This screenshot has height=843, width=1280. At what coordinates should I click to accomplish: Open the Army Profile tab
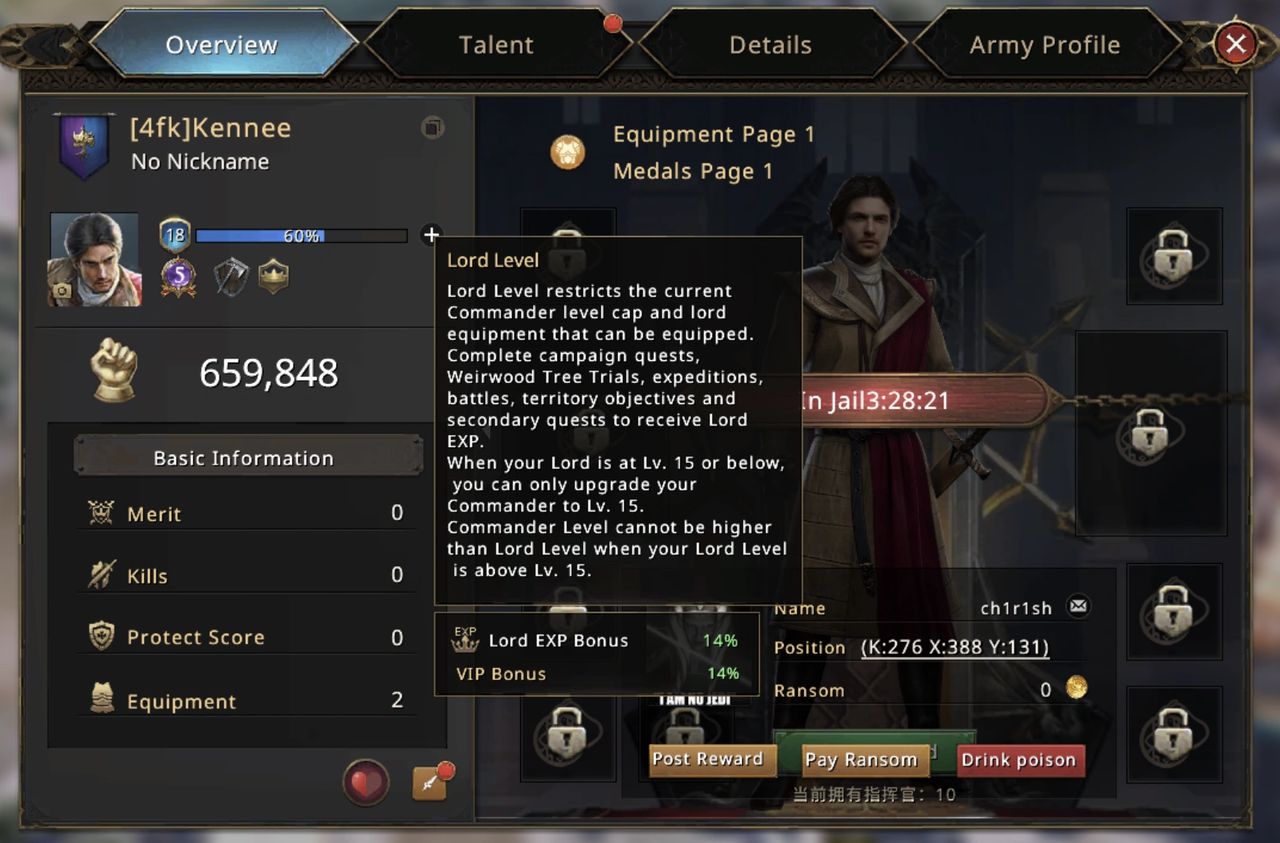click(1044, 45)
